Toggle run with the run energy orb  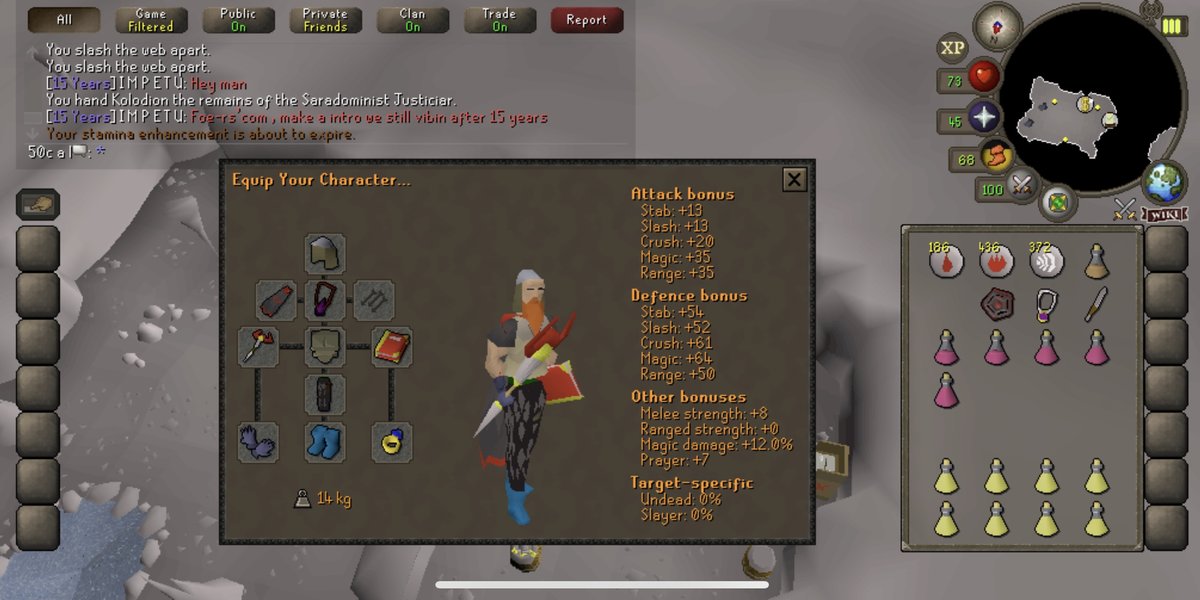click(x=996, y=157)
